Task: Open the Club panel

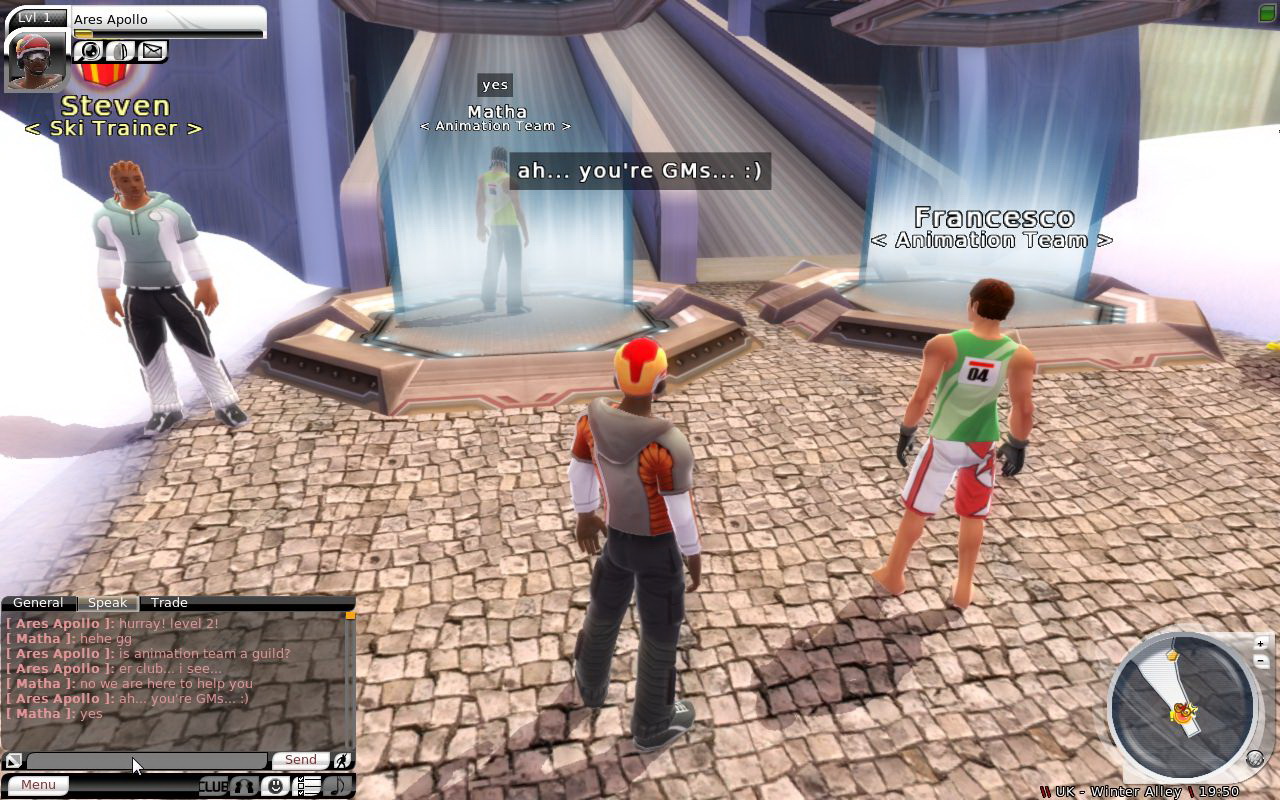Action: 213,786
